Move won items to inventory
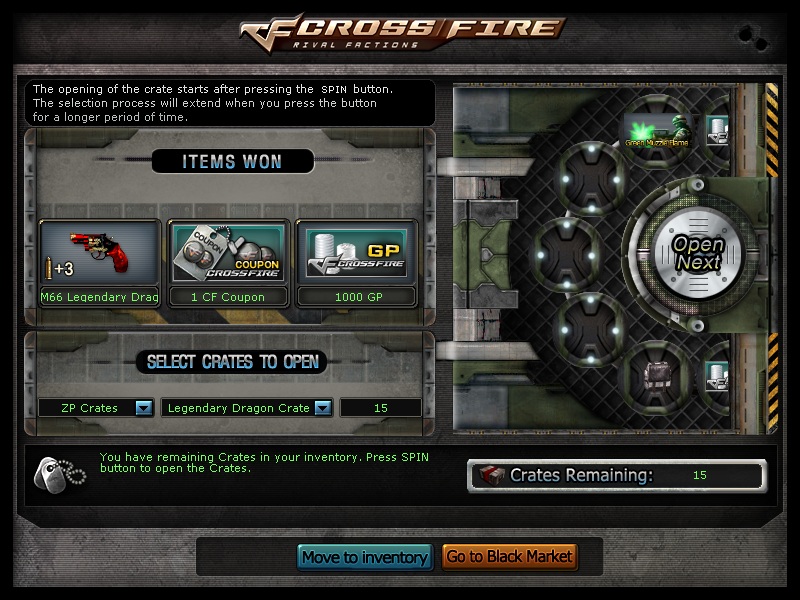 (x=364, y=557)
